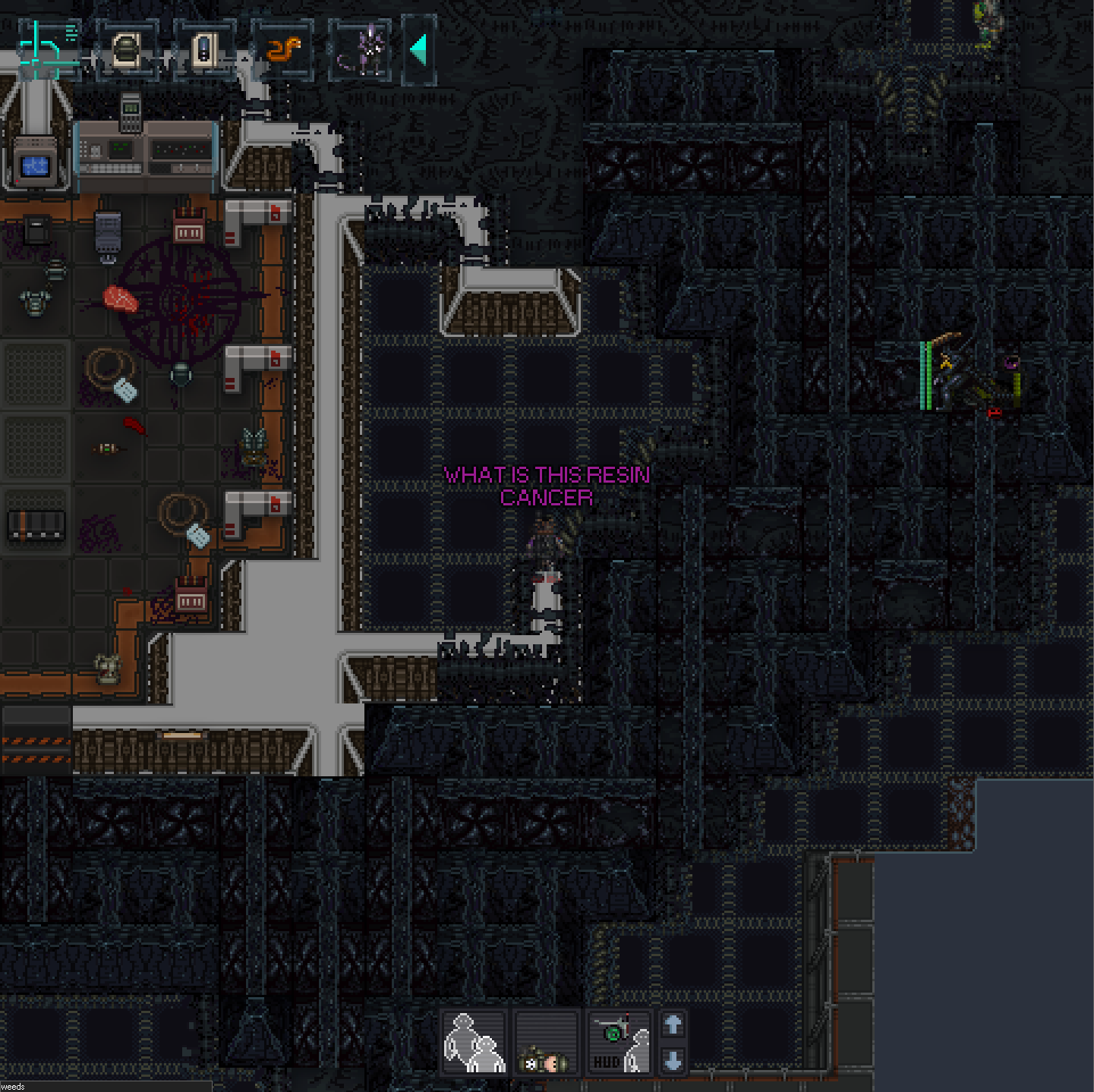1094x1092 pixels.
Task: Activate the orange snake icon
Action: pos(283,50)
